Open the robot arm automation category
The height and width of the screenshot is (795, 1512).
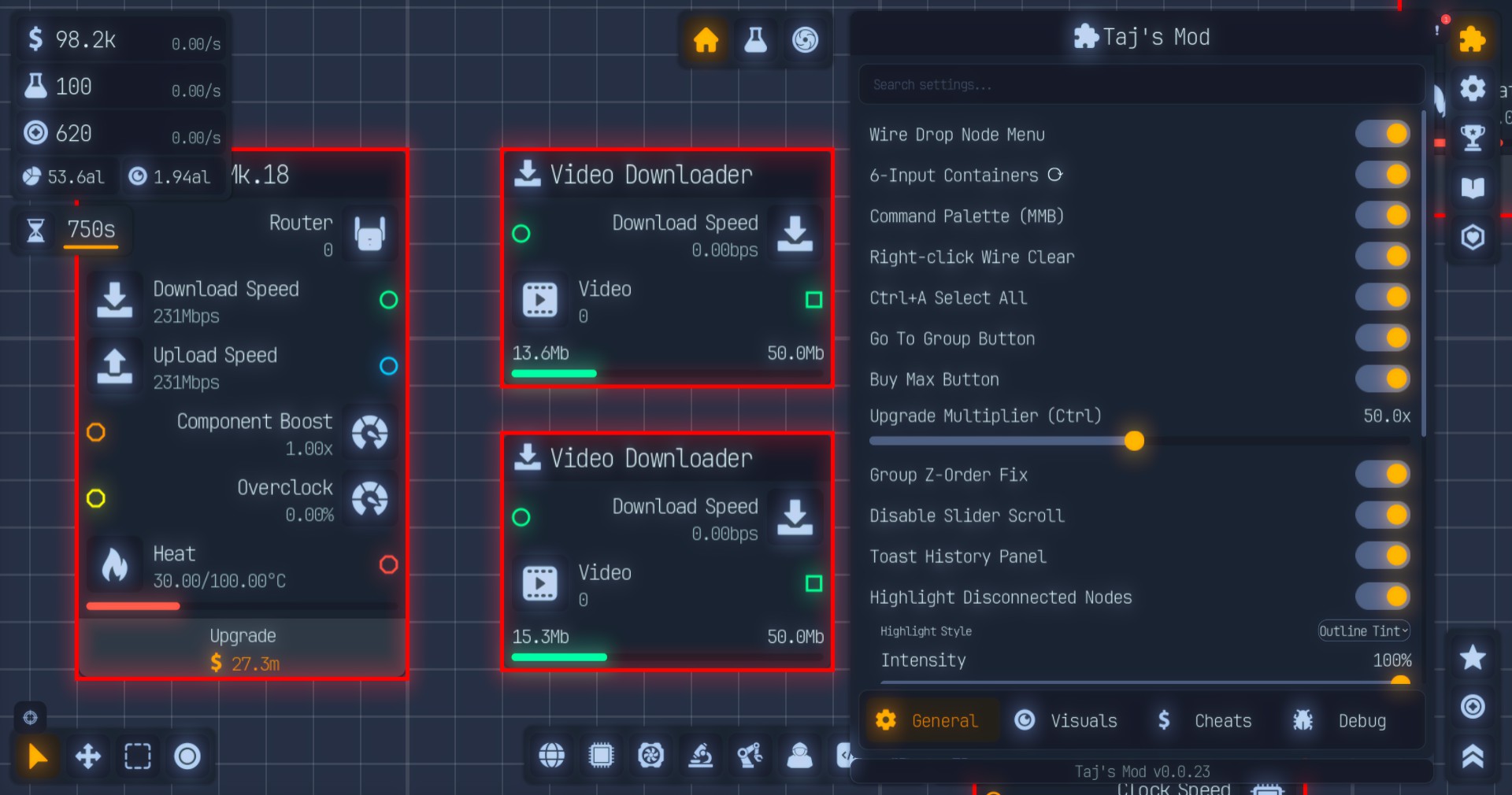coord(749,756)
